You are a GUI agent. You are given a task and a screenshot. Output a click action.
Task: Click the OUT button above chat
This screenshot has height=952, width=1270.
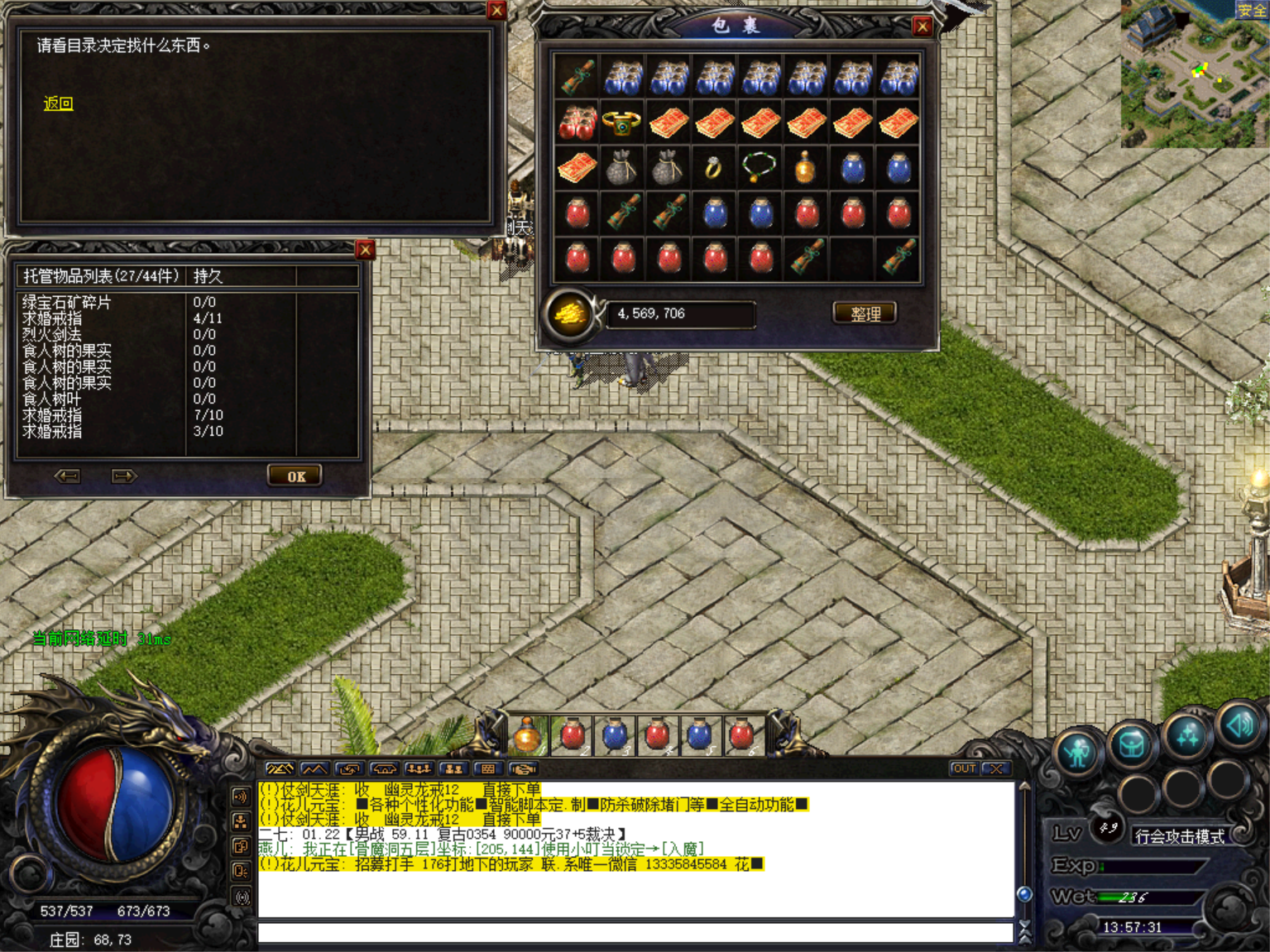[x=964, y=768]
